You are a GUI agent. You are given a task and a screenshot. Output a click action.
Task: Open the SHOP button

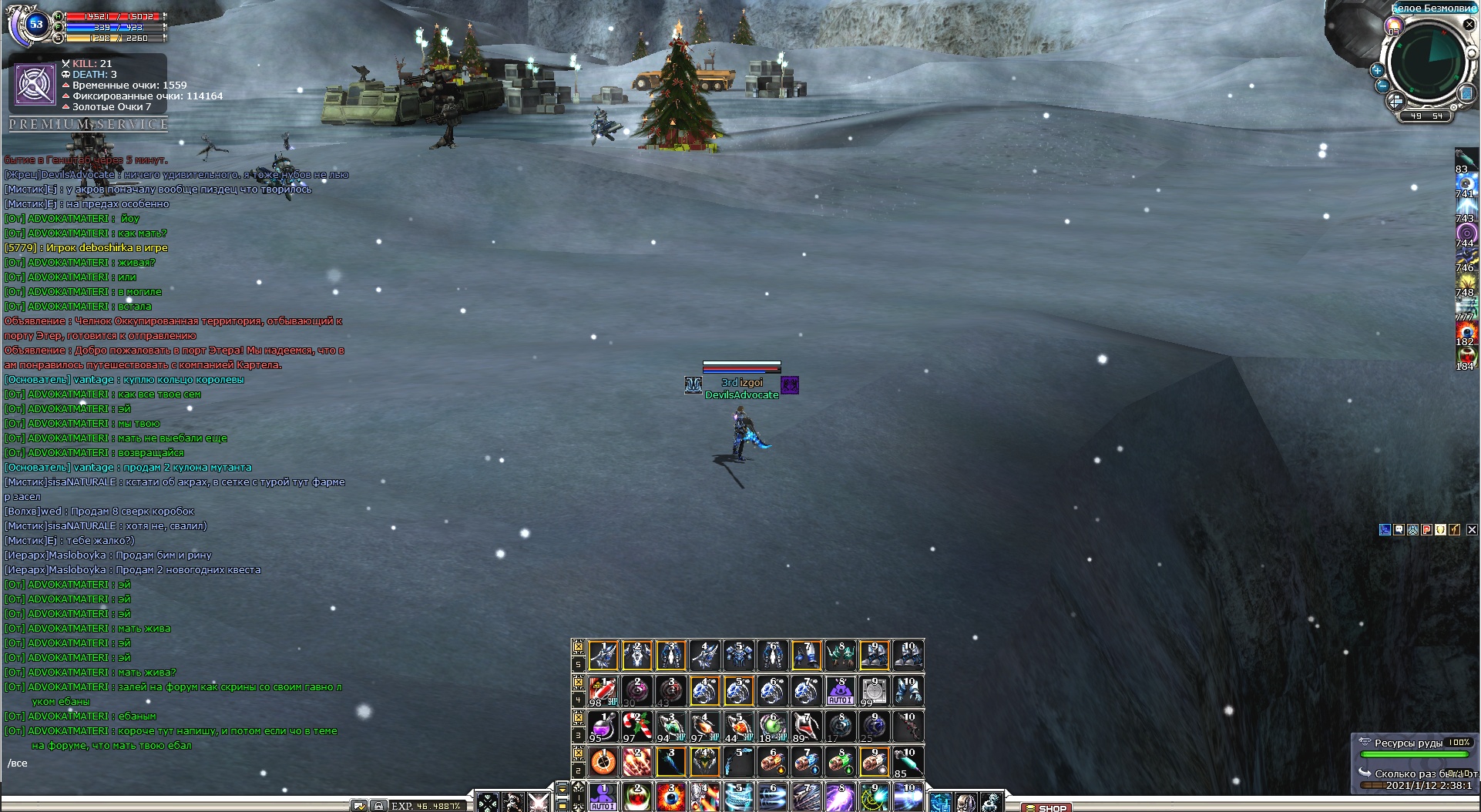click(x=1046, y=807)
